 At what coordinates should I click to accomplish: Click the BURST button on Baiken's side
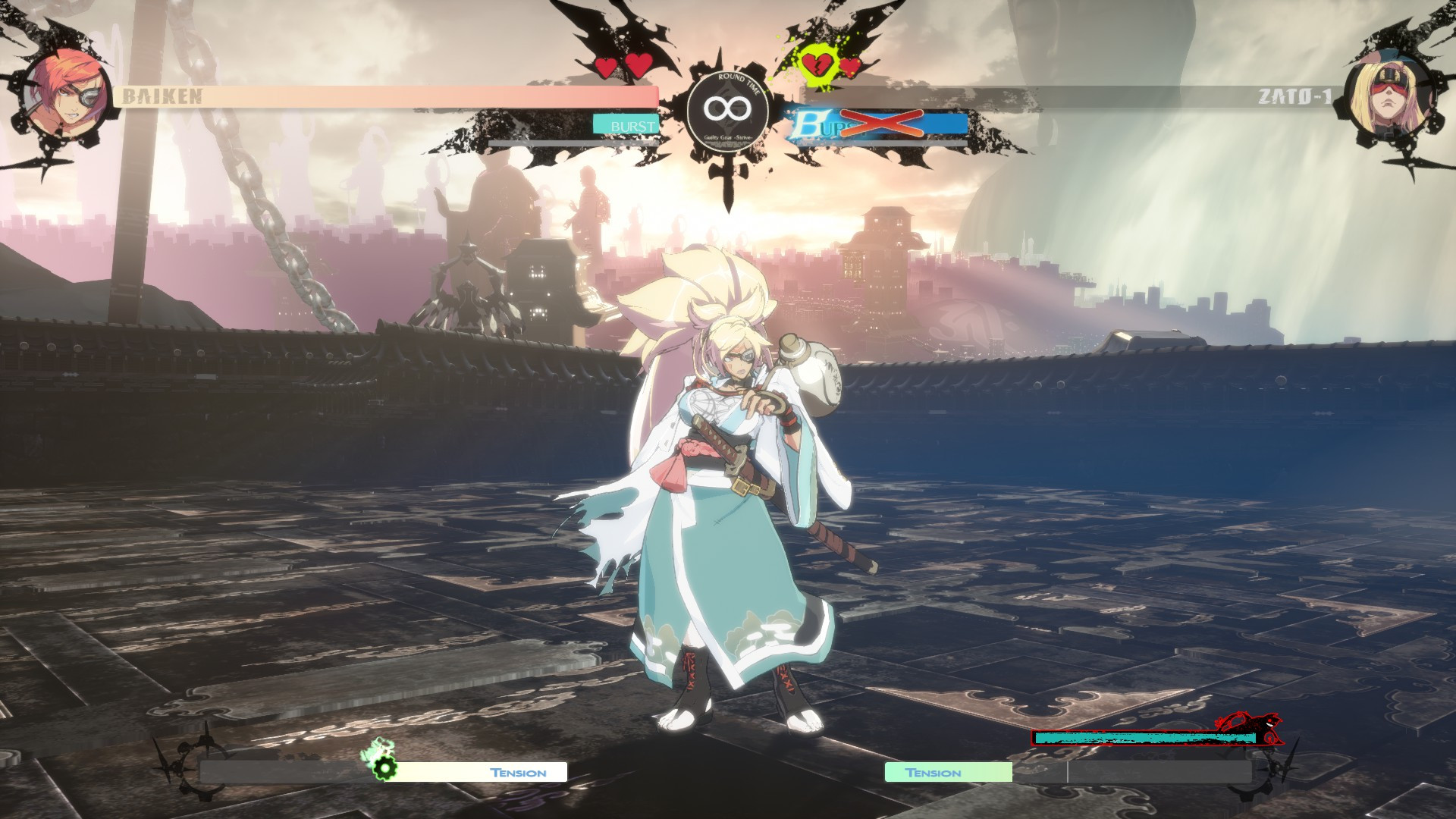628,123
